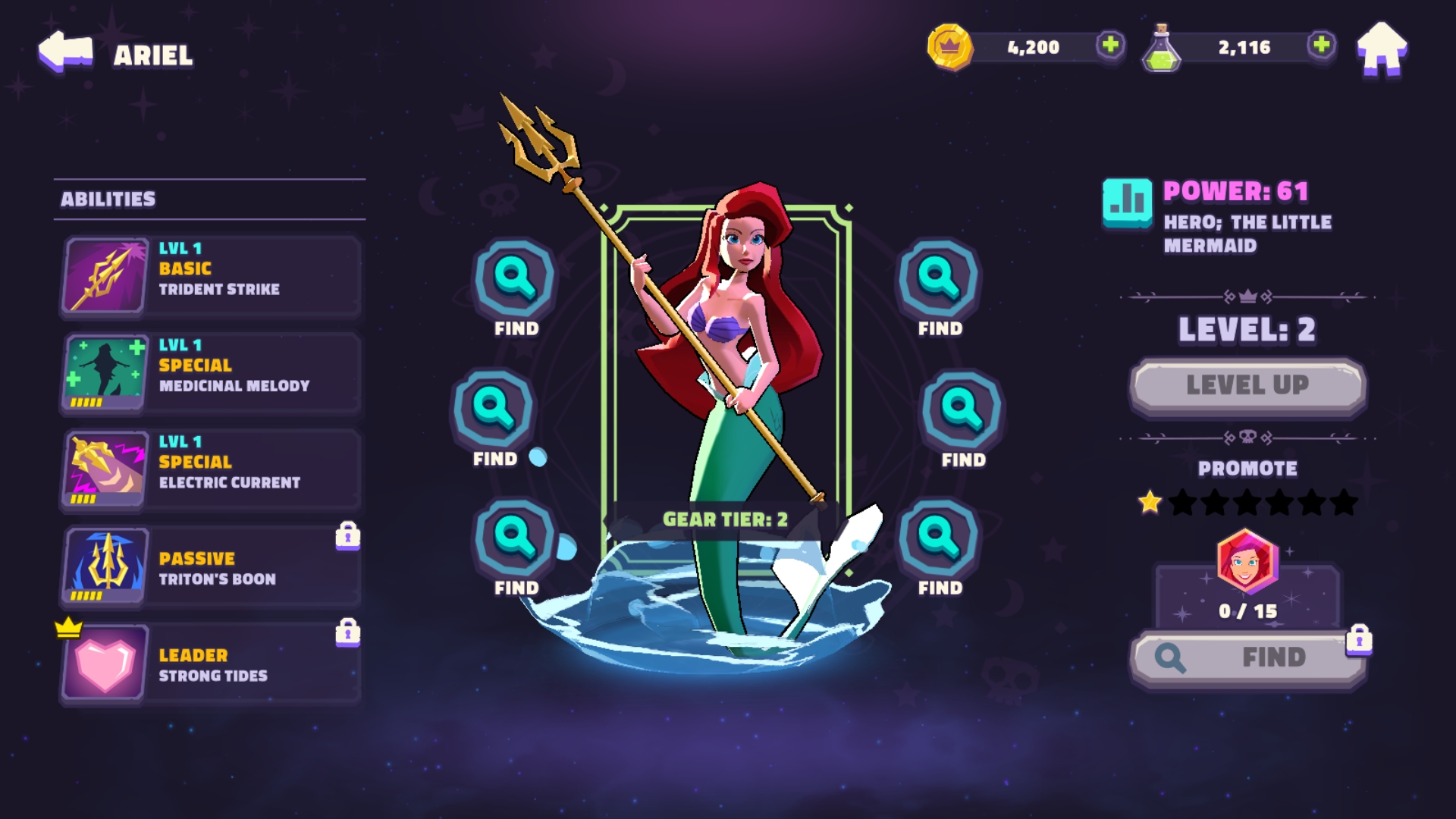Add more green potion currency
The width and height of the screenshot is (1456, 819).
(x=1321, y=45)
